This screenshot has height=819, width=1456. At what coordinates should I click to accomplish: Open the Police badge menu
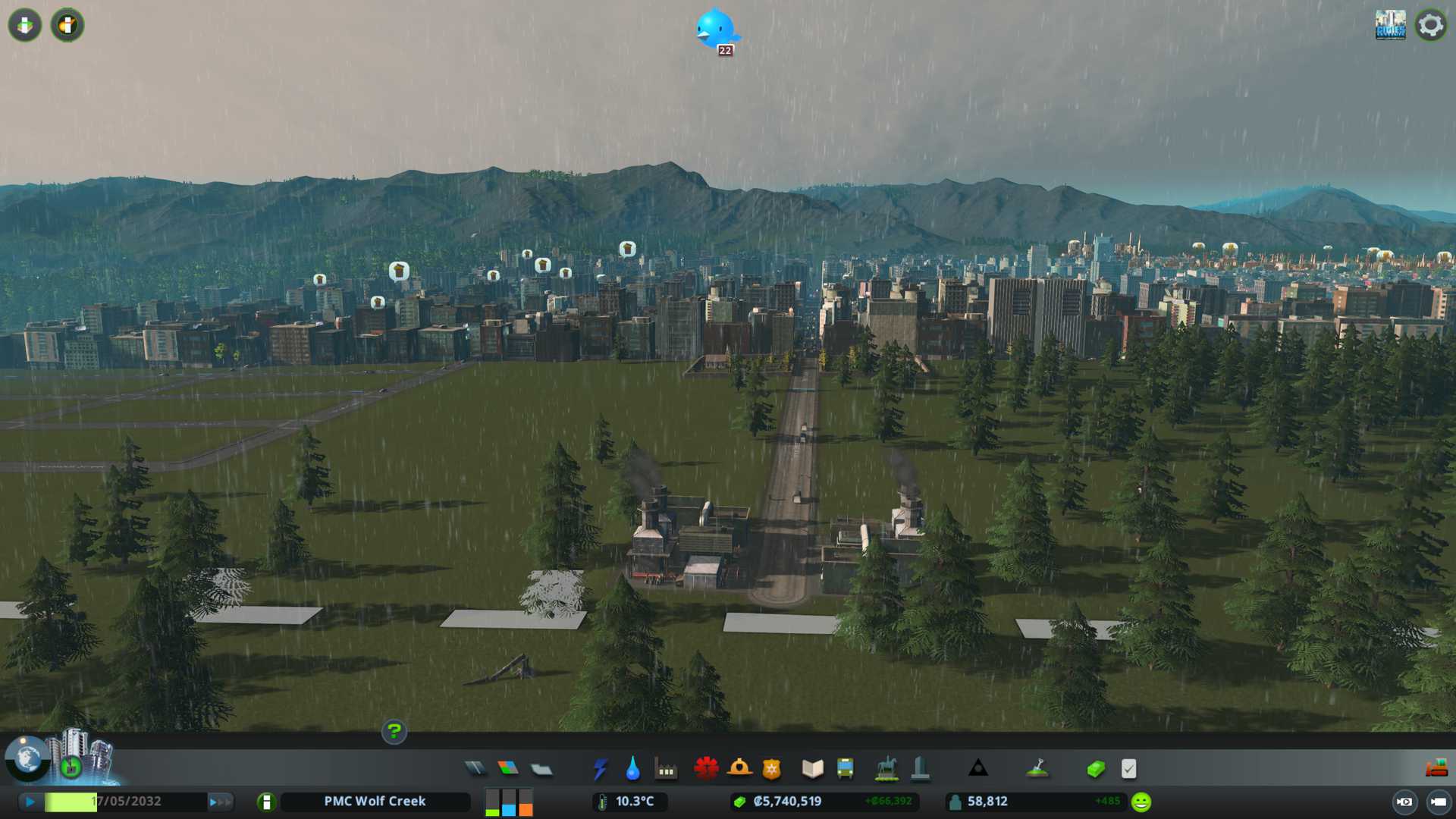(x=772, y=769)
